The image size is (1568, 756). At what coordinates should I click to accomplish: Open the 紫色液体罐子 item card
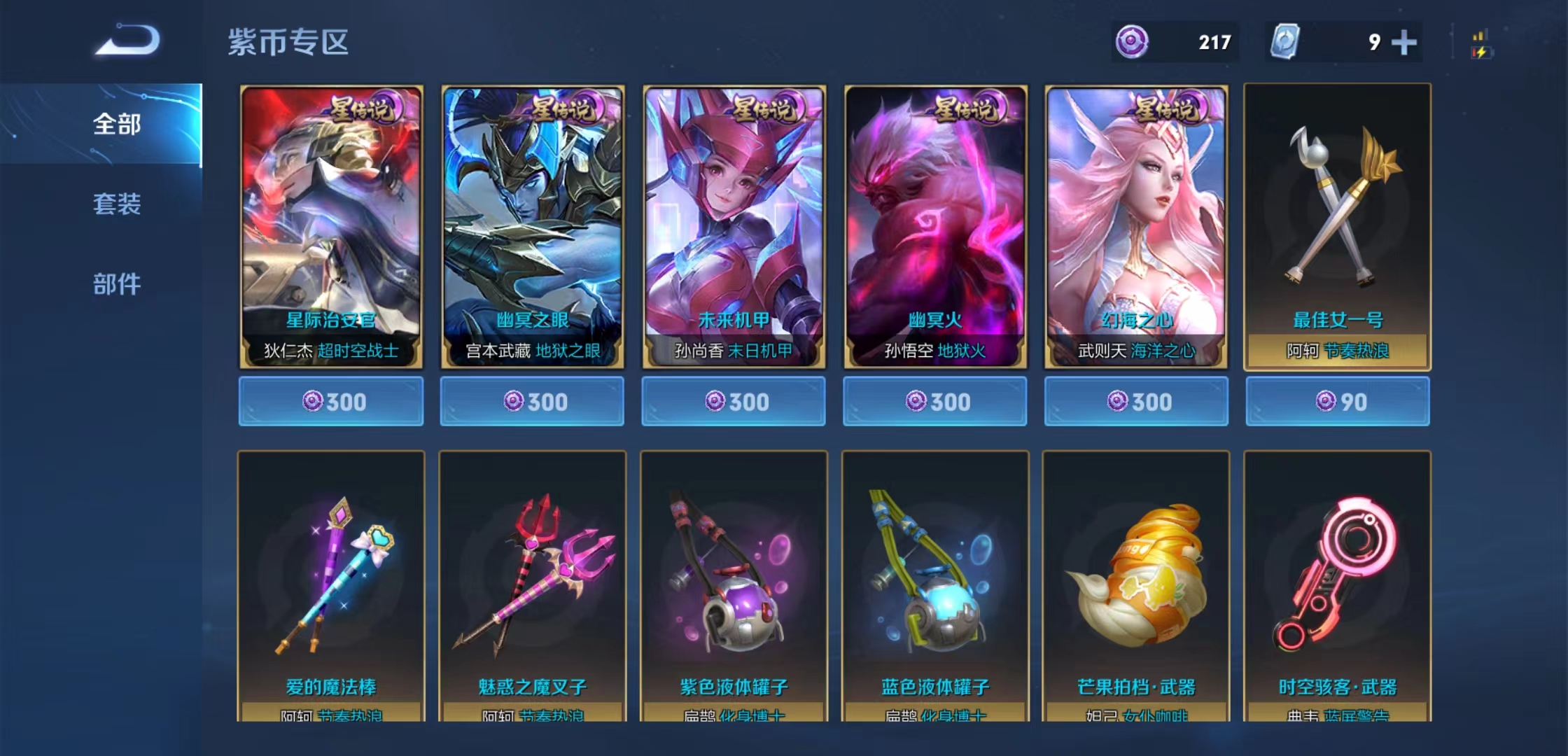[x=734, y=585]
